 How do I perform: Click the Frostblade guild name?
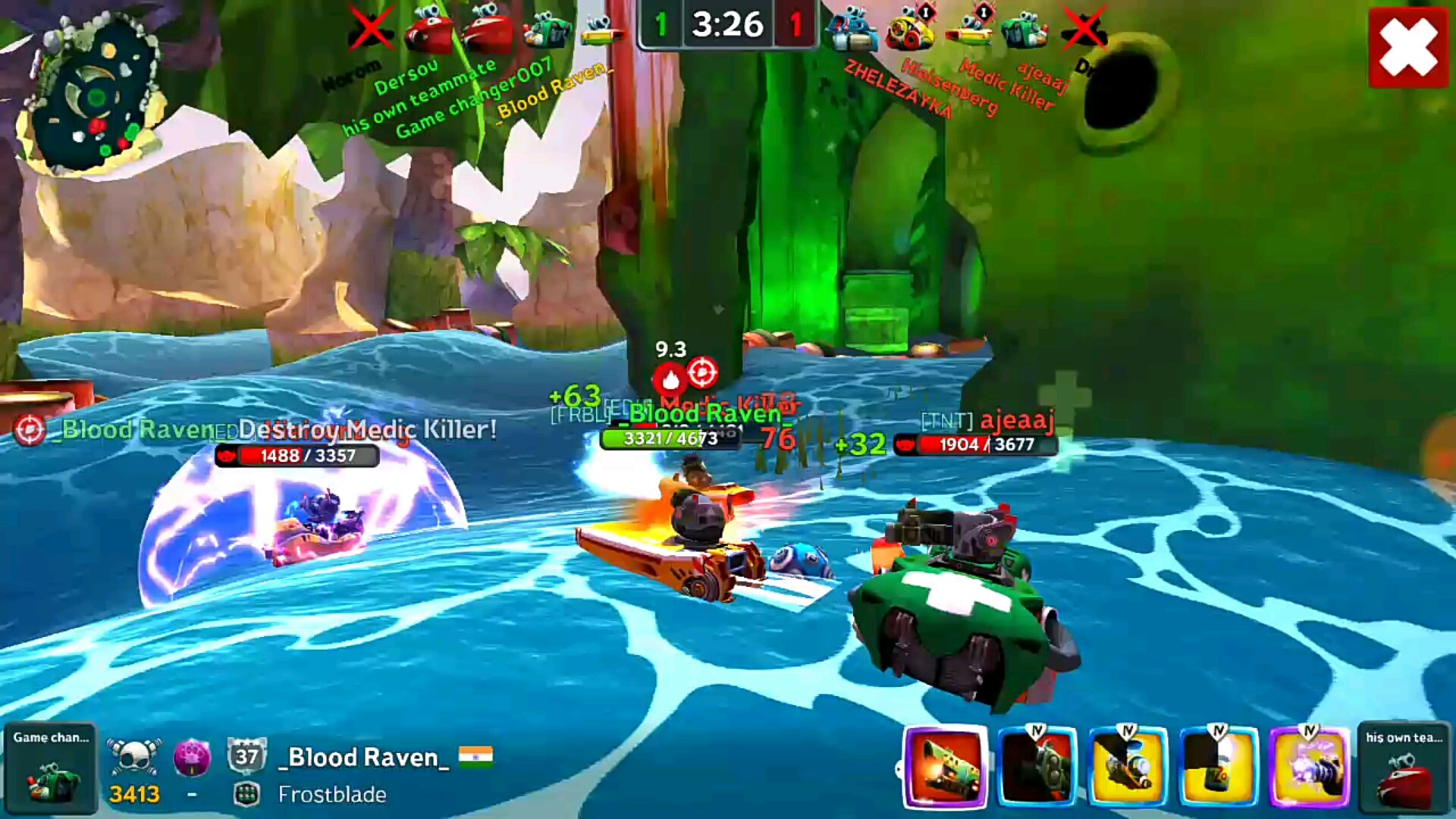(332, 794)
